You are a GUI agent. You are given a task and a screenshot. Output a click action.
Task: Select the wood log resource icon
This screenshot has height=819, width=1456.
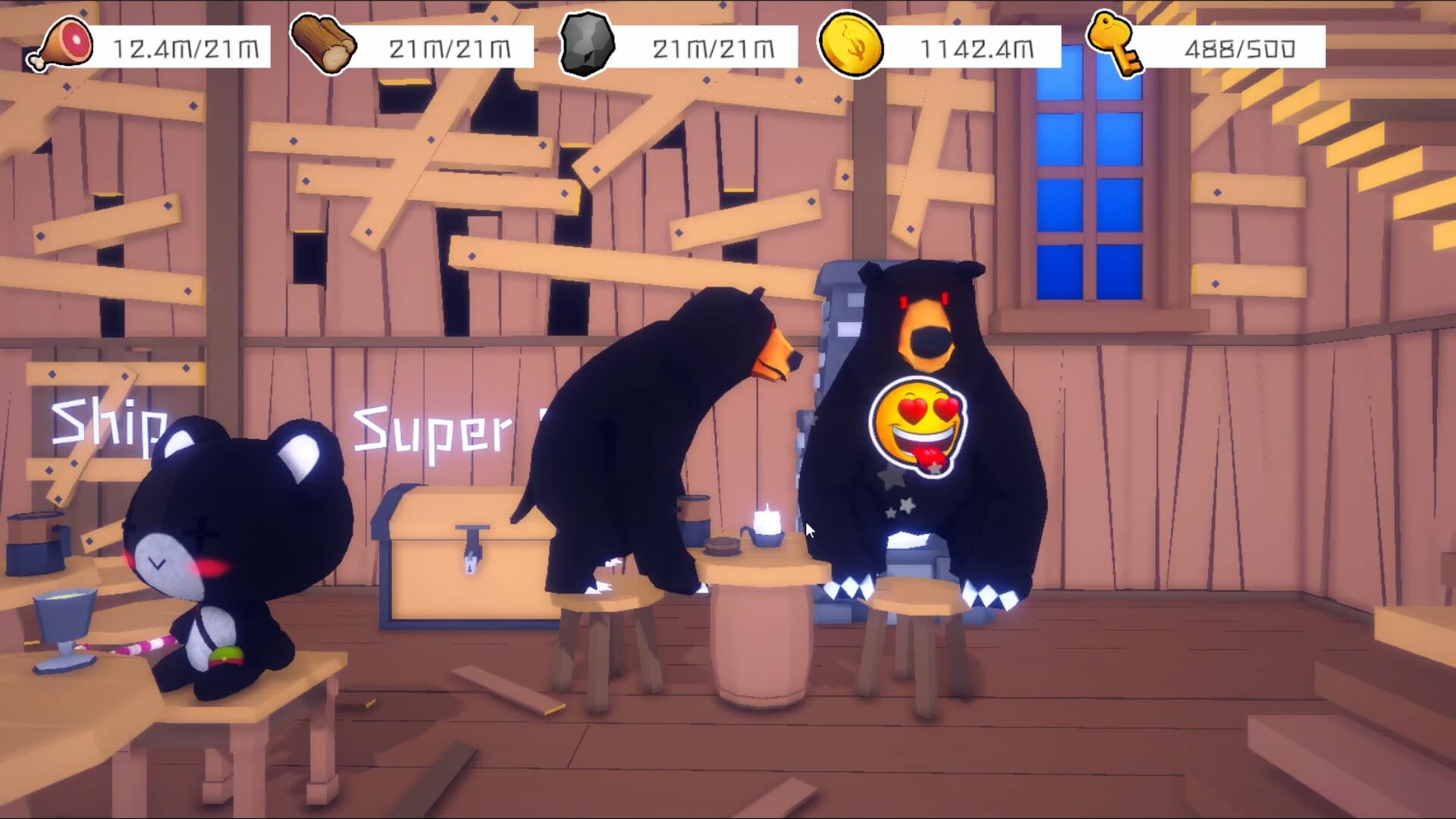(325, 42)
